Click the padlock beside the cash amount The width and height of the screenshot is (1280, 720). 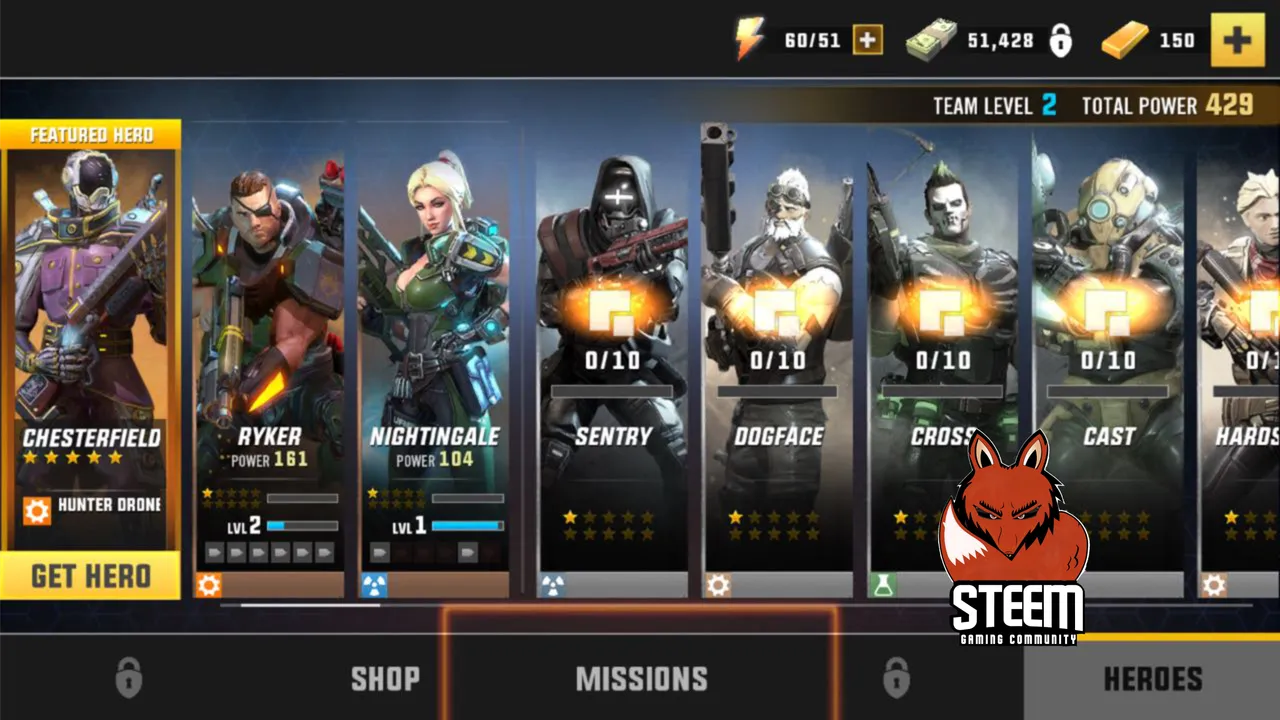[1060, 41]
